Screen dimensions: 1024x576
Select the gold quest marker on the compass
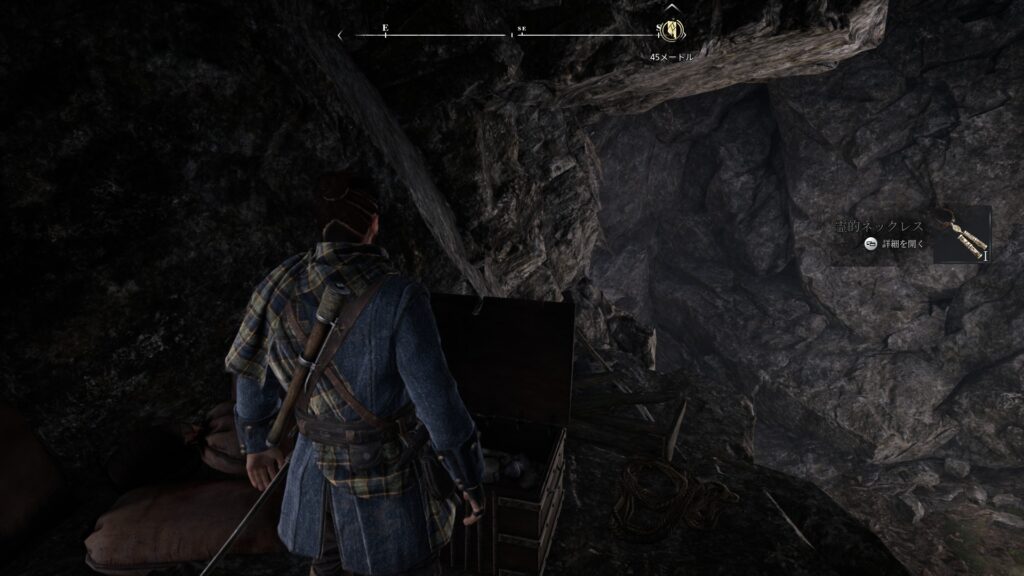pos(670,33)
